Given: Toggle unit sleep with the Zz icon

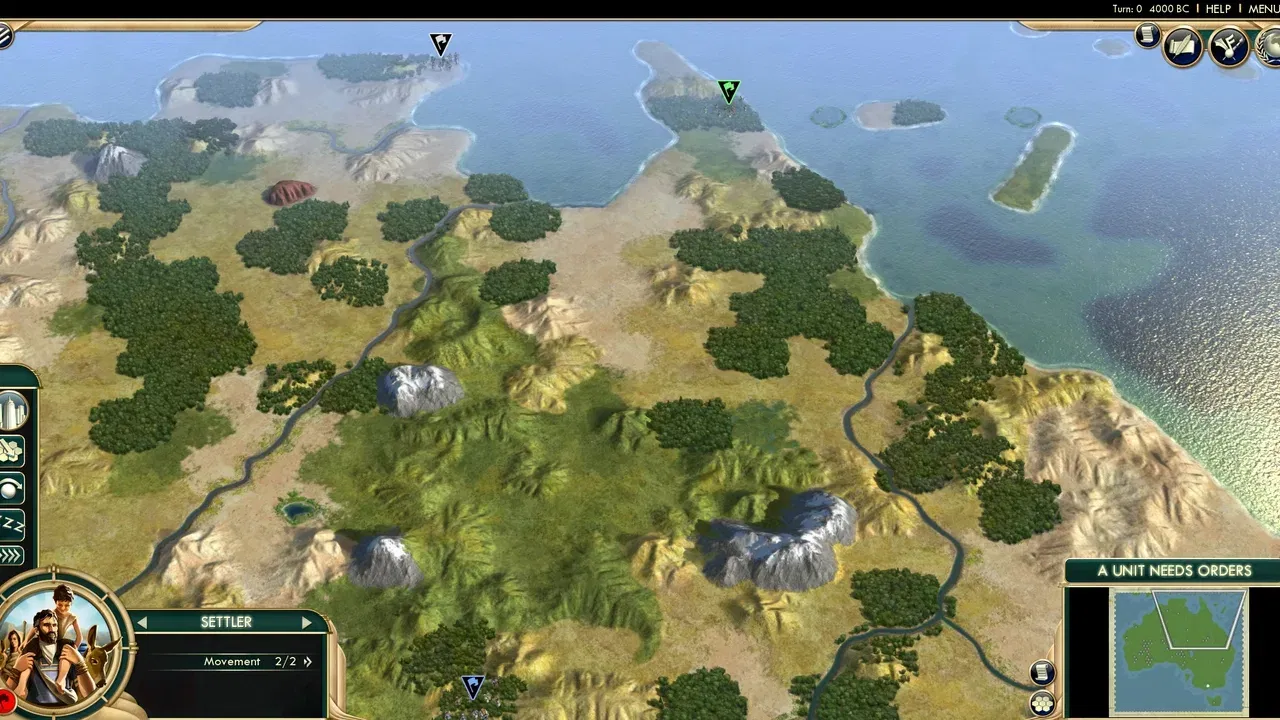Looking at the screenshot, I should (11, 524).
